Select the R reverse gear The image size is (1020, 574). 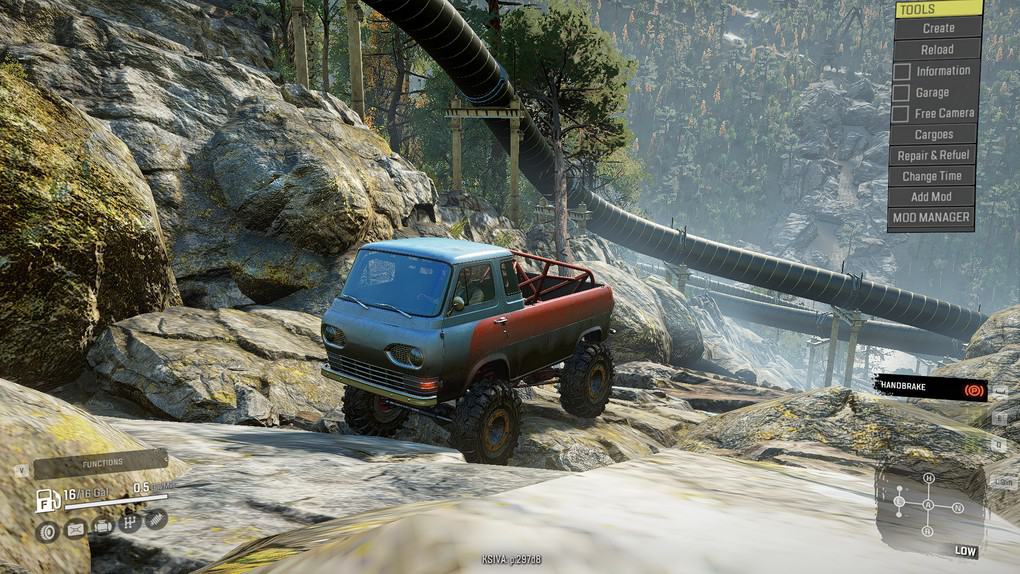point(928,531)
